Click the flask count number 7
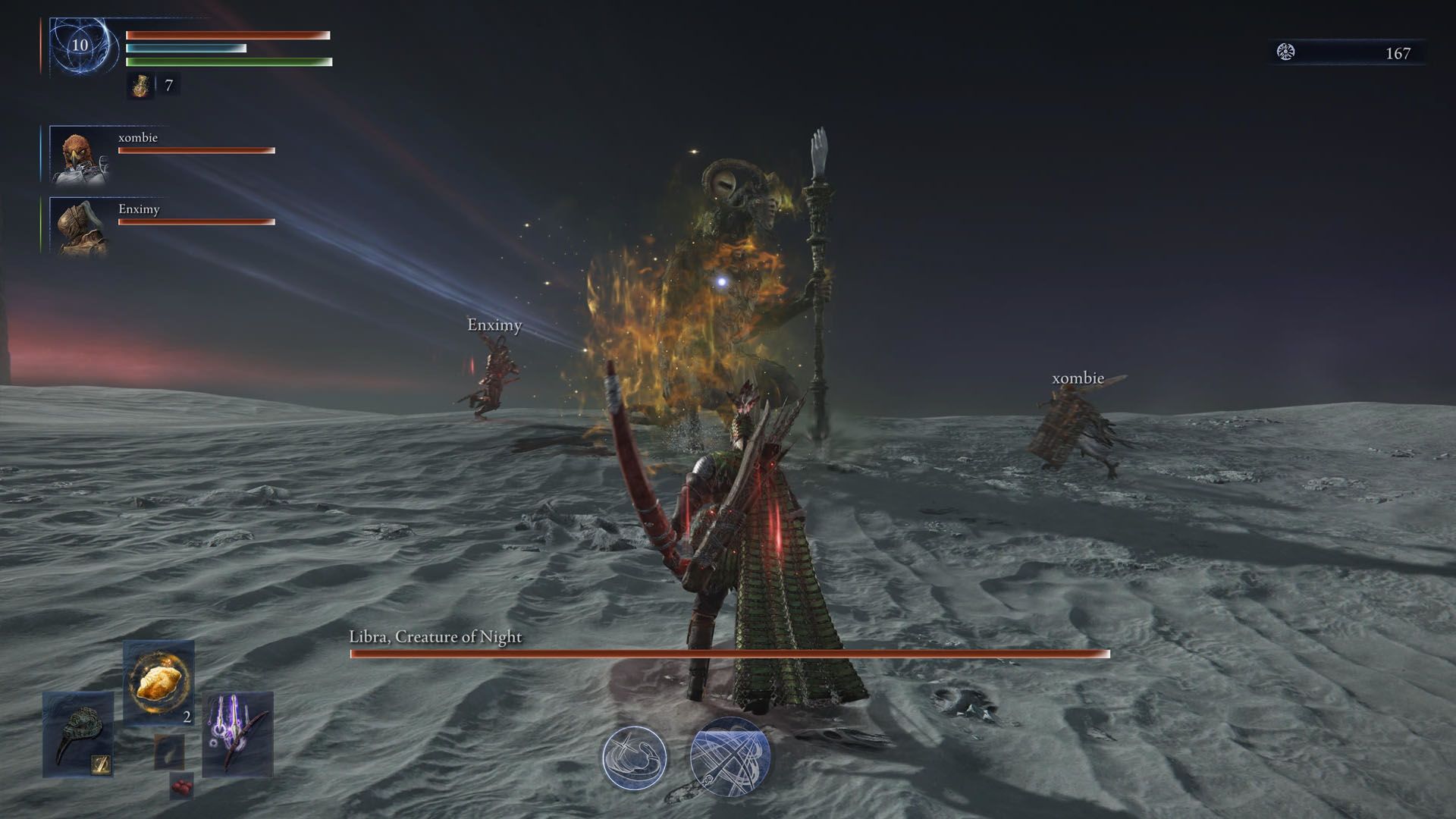The width and height of the screenshot is (1456, 819). [x=168, y=86]
